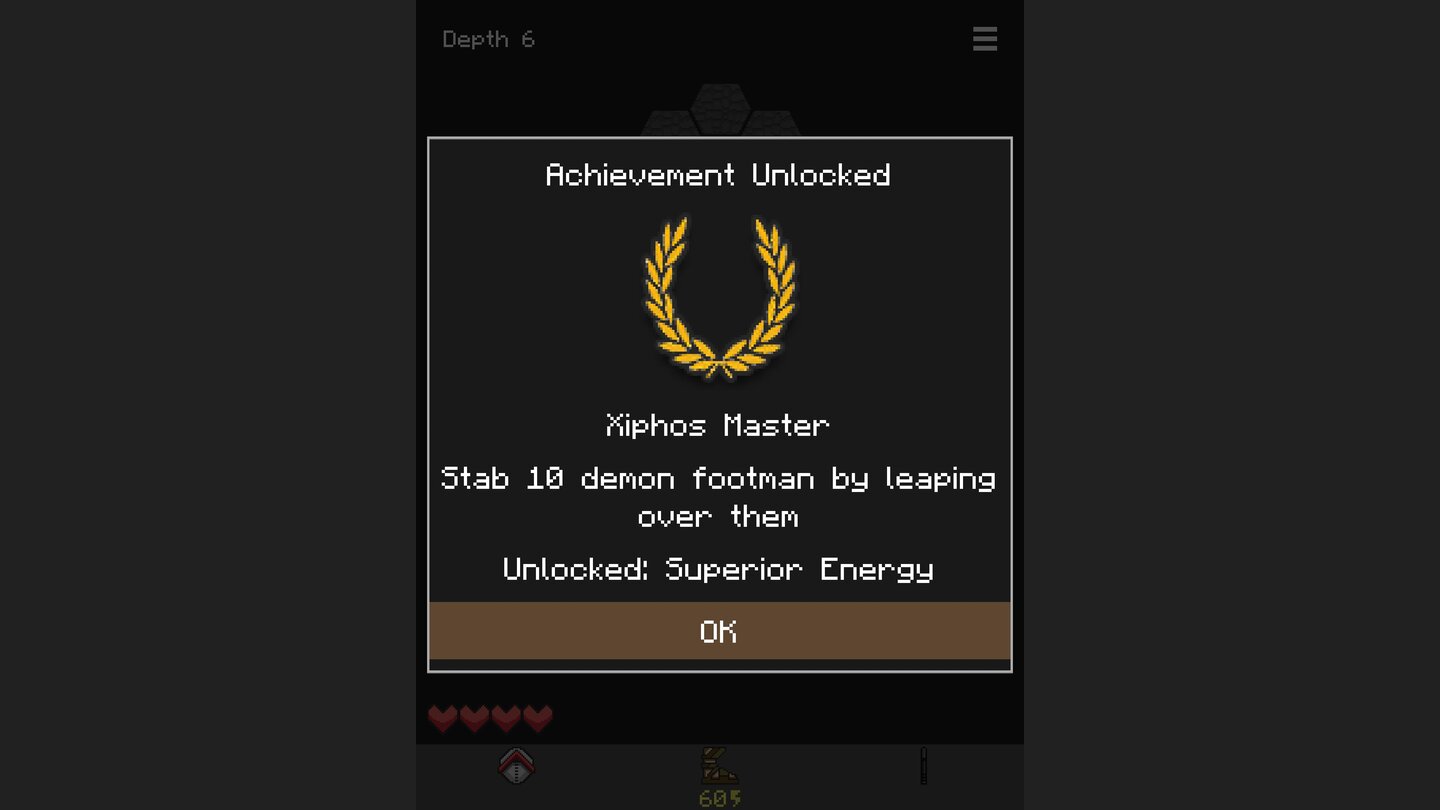Select the first heart in the health row
Screen dimensions: 1440x810
(x=442, y=718)
